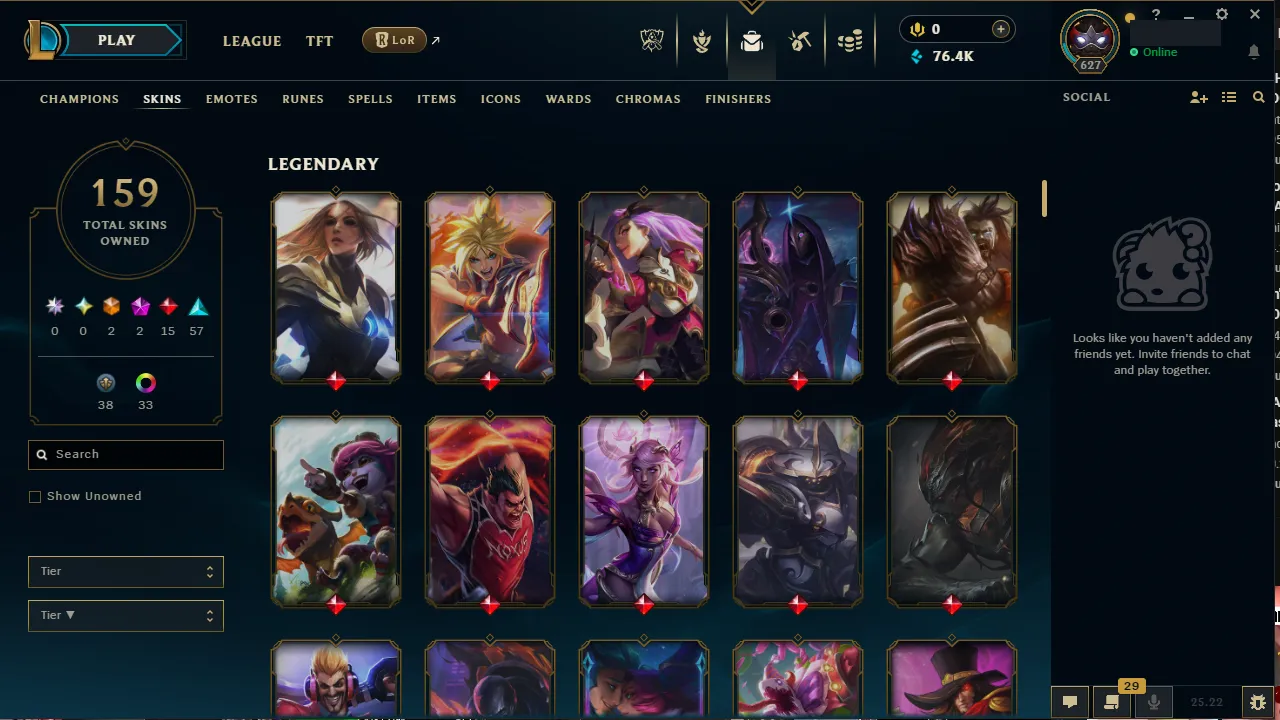Toggle the notification bell
The height and width of the screenshot is (720, 1280).
point(1254,52)
